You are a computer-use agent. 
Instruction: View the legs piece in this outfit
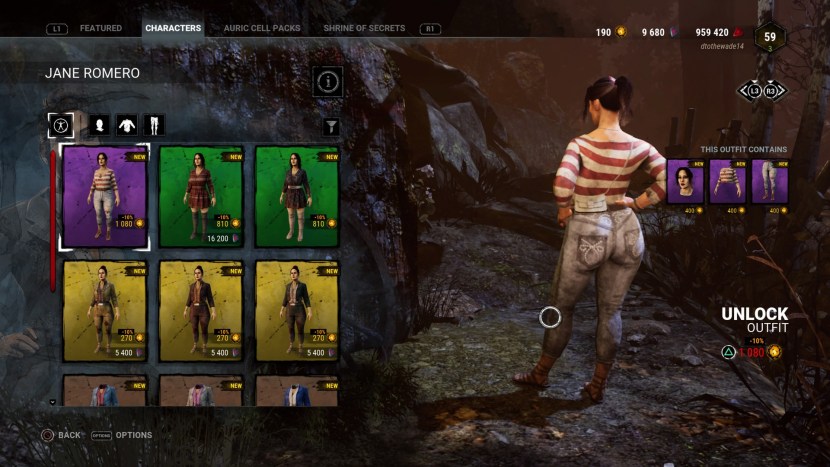coord(769,181)
